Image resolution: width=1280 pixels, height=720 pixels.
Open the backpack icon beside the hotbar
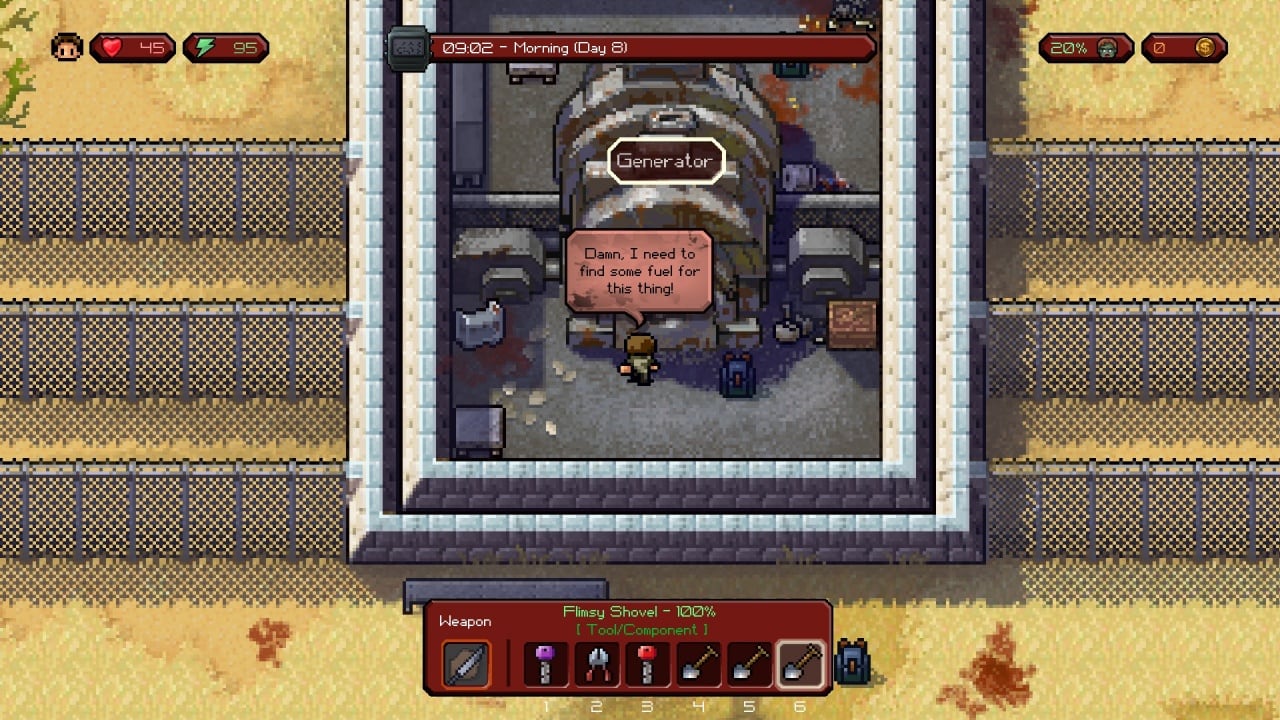(852, 662)
